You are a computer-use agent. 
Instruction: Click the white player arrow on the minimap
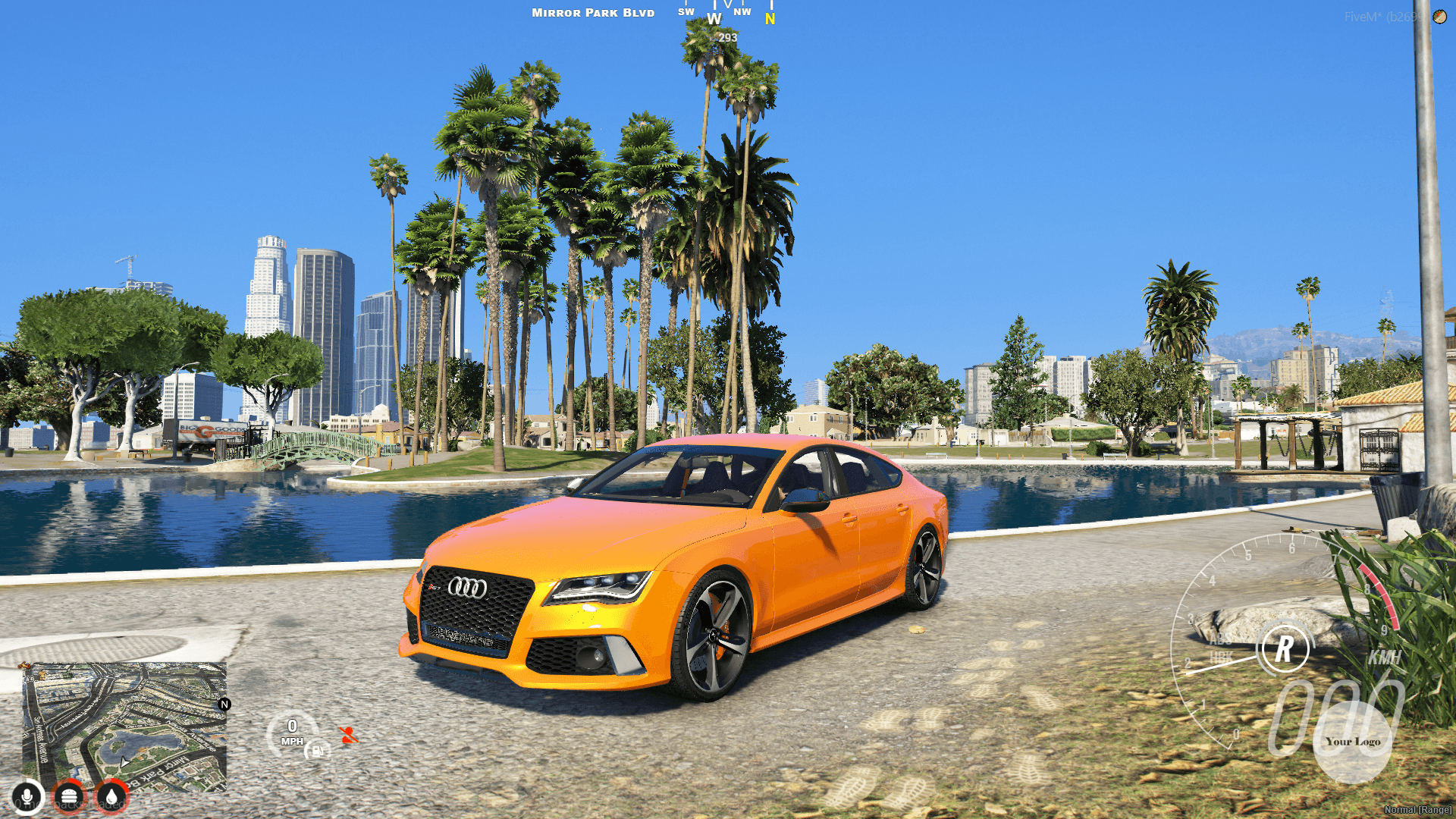coord(125,763)
